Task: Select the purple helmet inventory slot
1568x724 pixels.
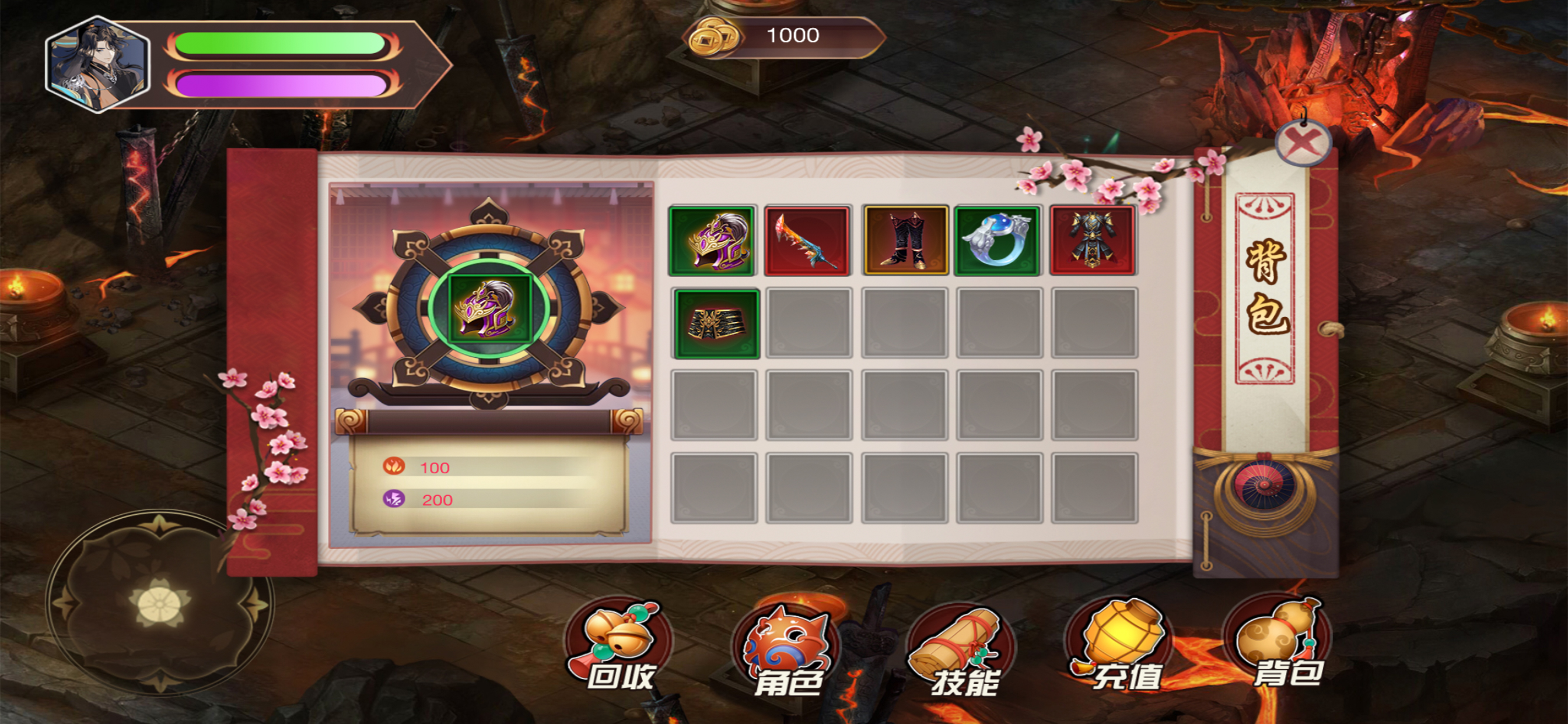Action: click(x=712, y=241)
